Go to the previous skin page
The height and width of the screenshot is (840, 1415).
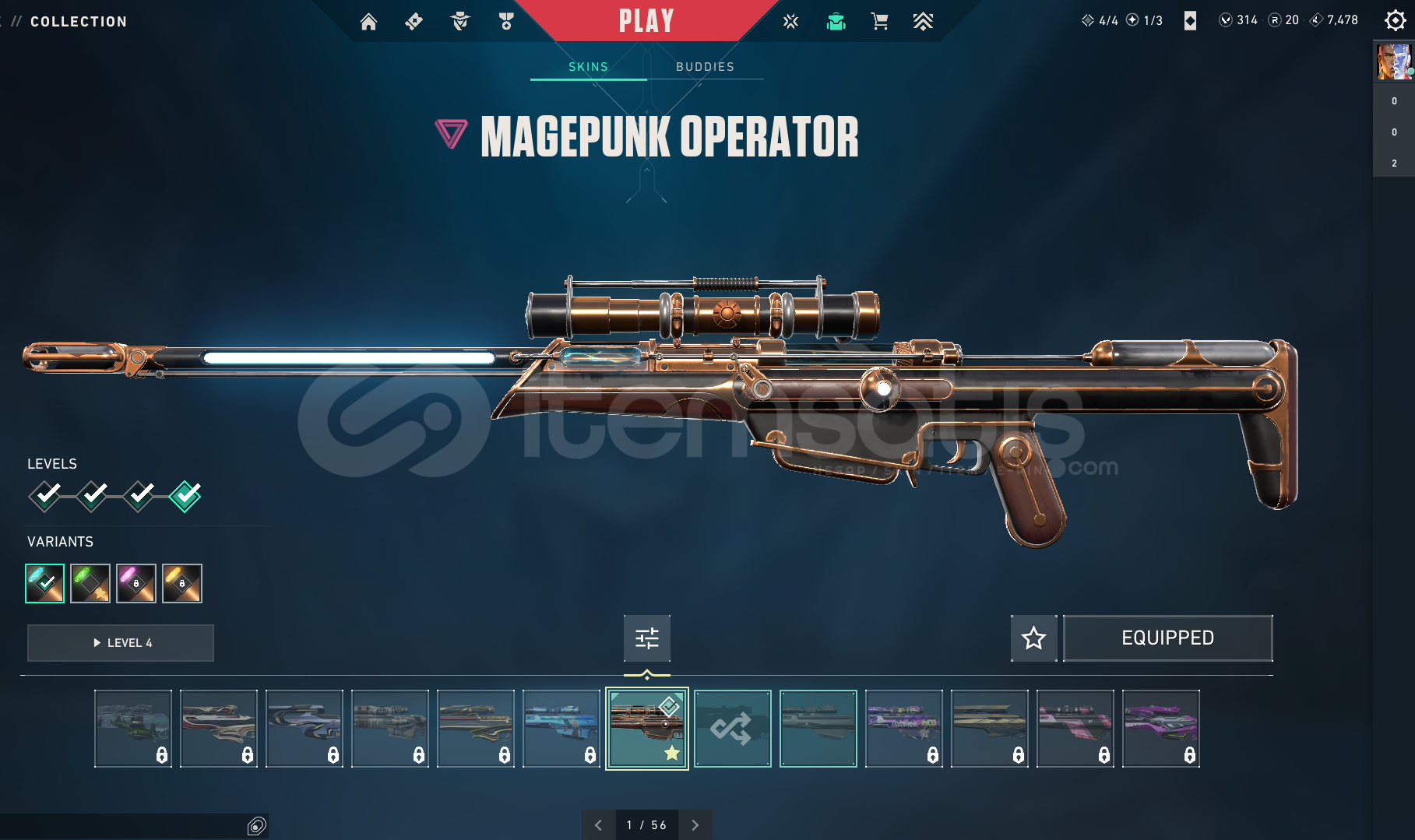pos(598,825)
